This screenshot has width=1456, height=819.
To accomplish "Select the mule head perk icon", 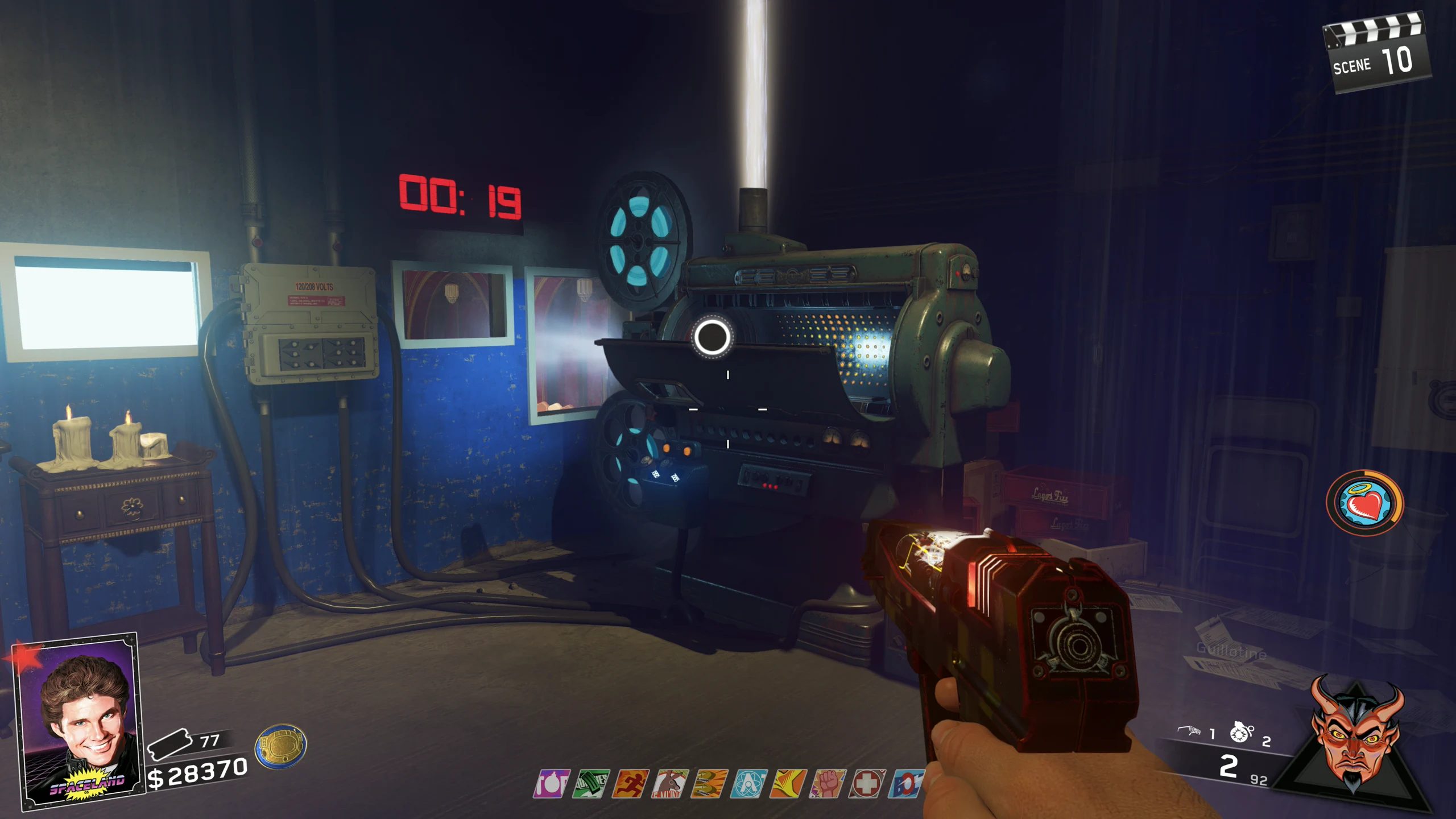I will click(670, 784).
